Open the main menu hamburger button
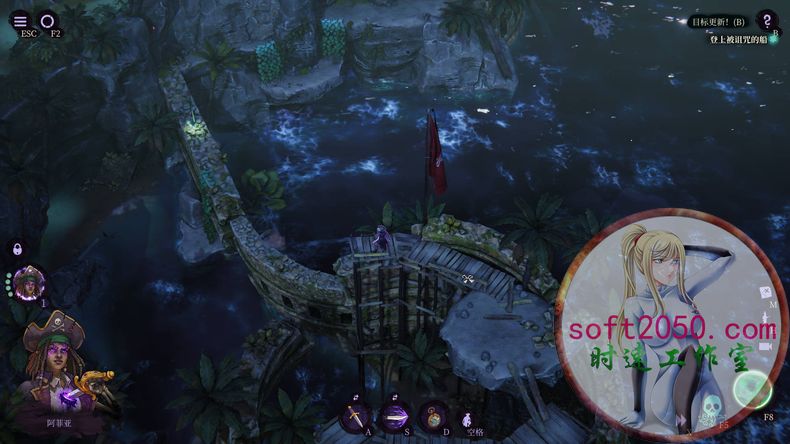Image resolution: width=790 pixels, height=444 pixels. (x=20, y=20)
